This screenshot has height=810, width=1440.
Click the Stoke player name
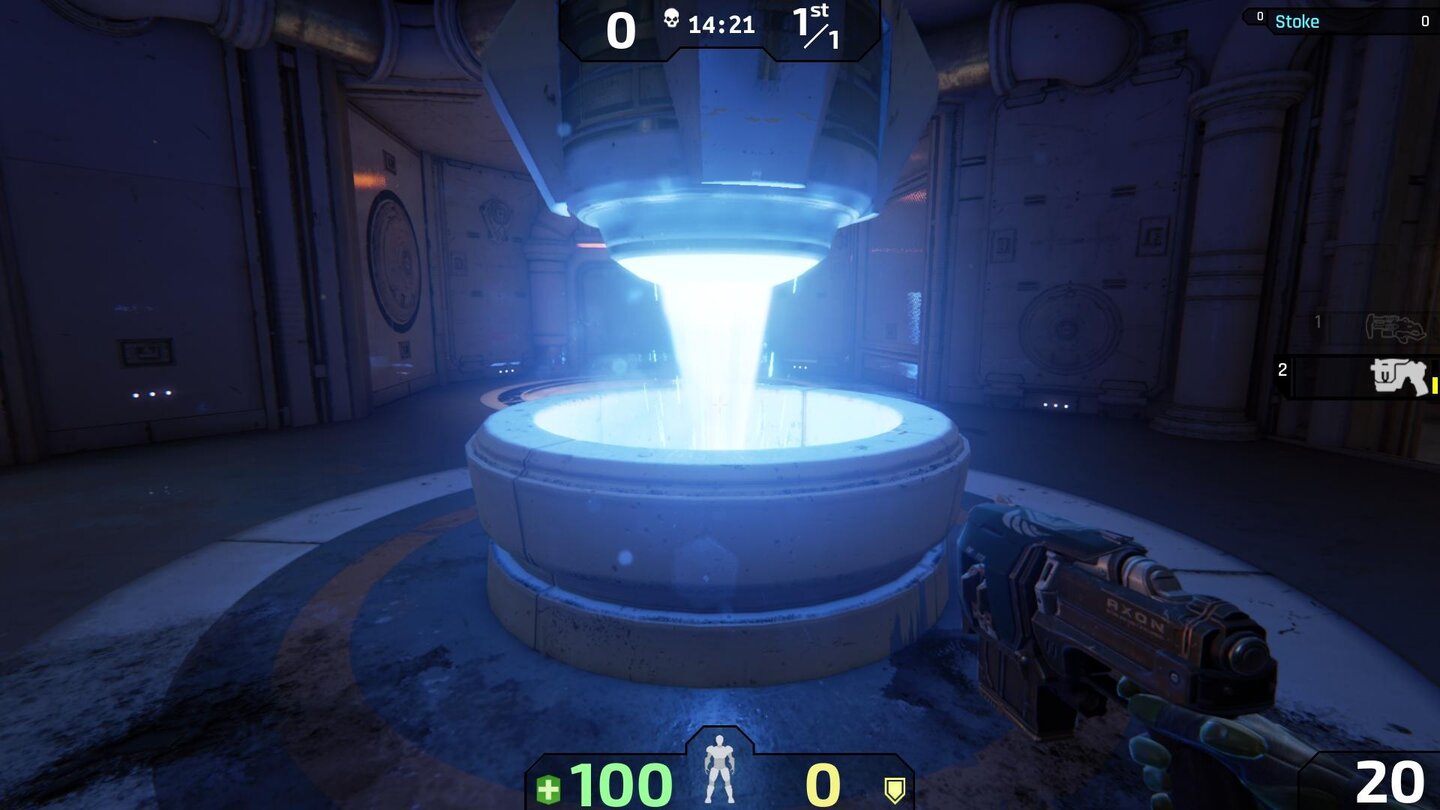click(x=1297, y=21)
